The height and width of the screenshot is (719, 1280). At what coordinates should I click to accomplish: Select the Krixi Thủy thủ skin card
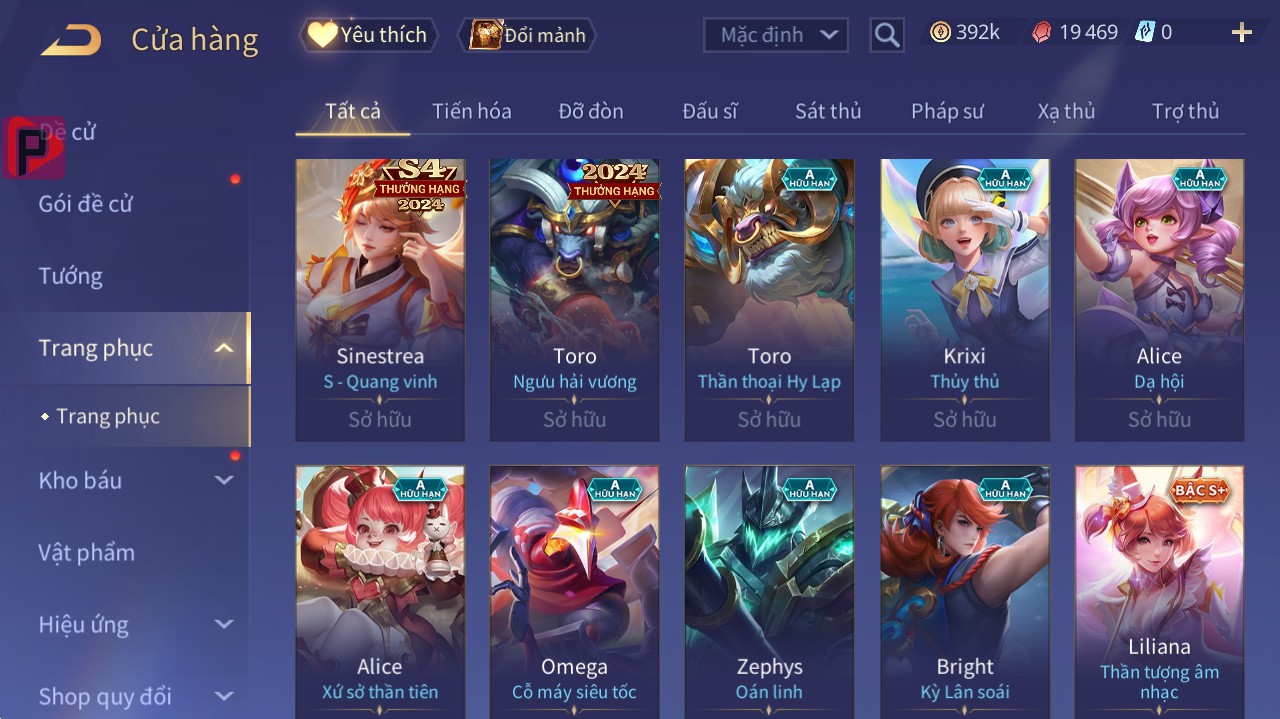(x=964, y=300)
